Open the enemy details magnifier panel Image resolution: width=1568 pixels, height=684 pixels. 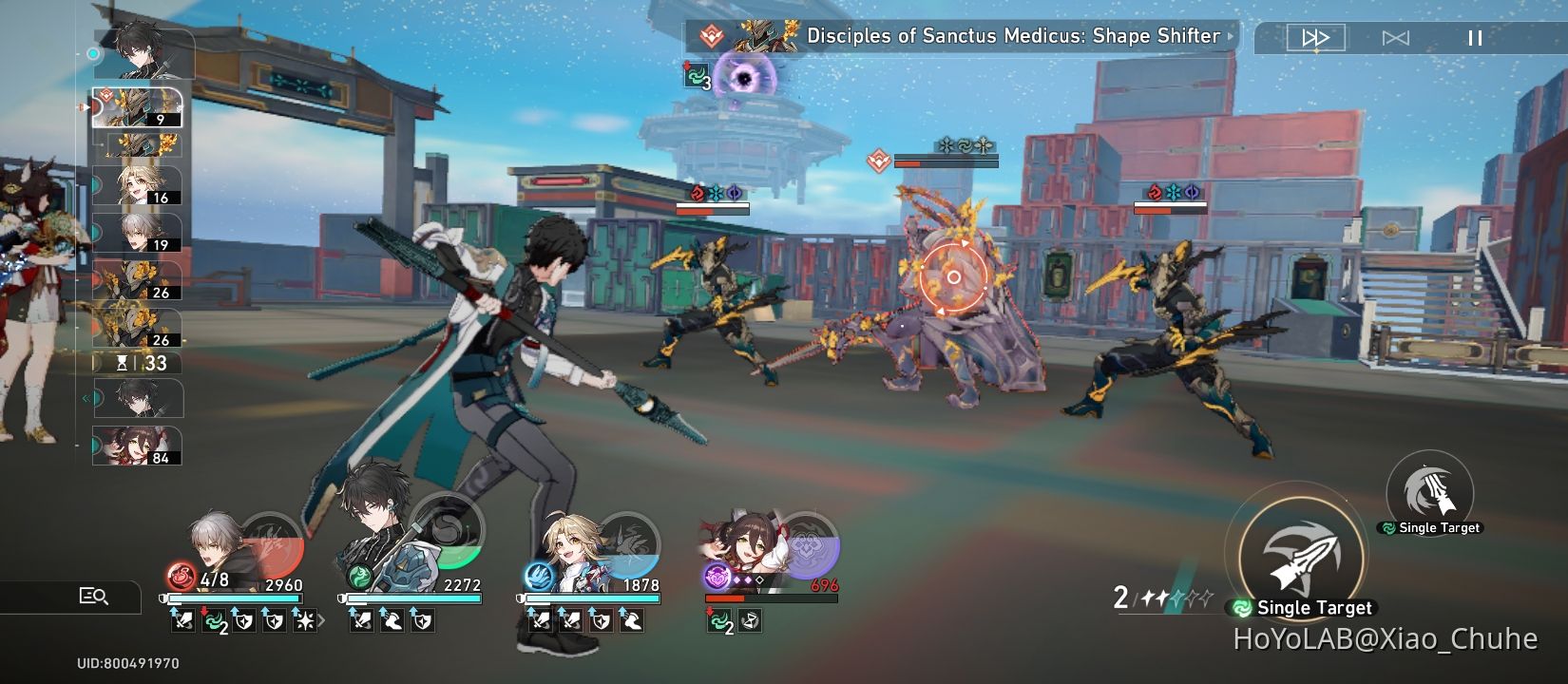(93, 597)
